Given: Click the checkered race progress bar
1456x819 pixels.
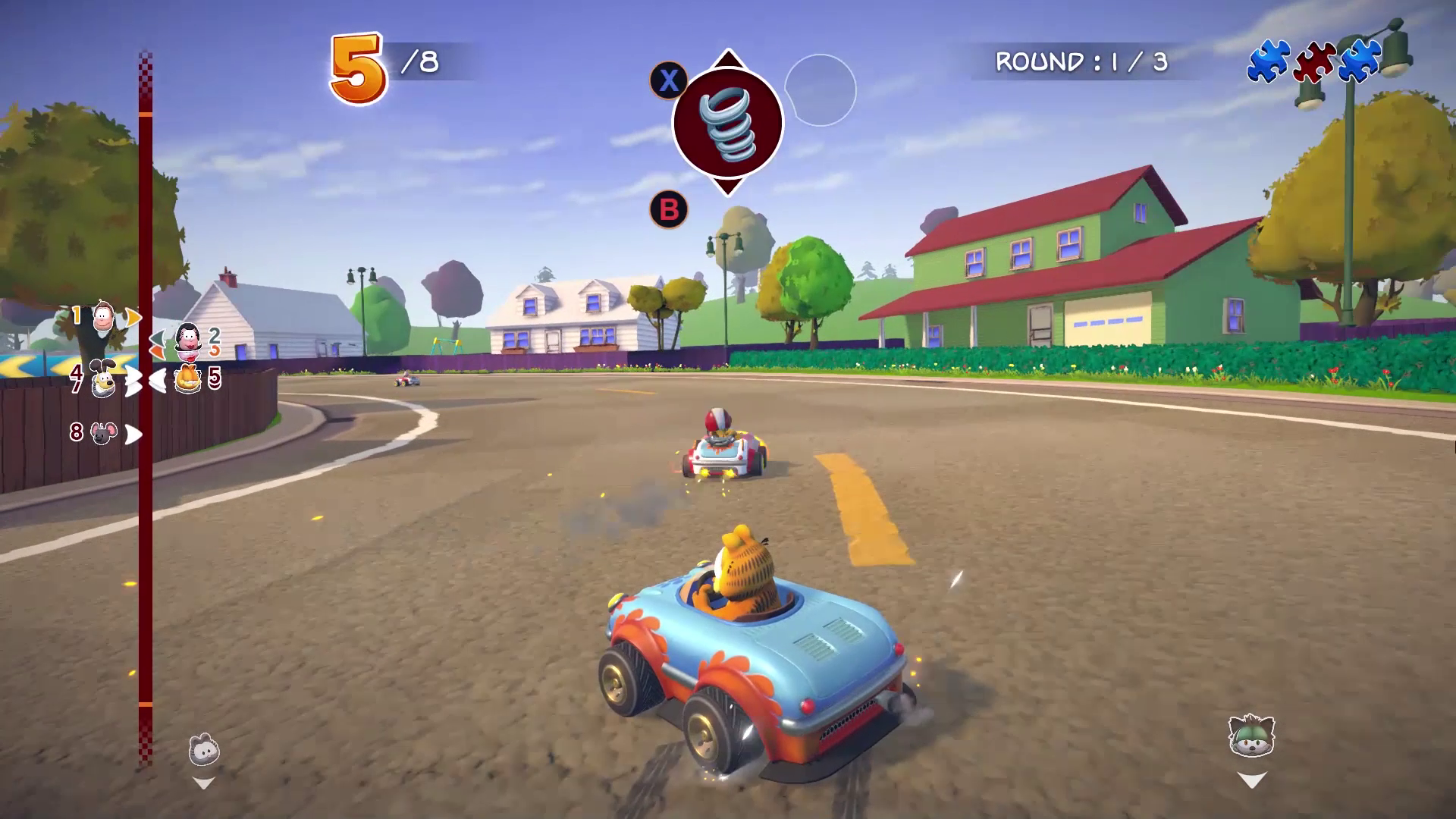Looking at the screenshot, I should 145,409.
